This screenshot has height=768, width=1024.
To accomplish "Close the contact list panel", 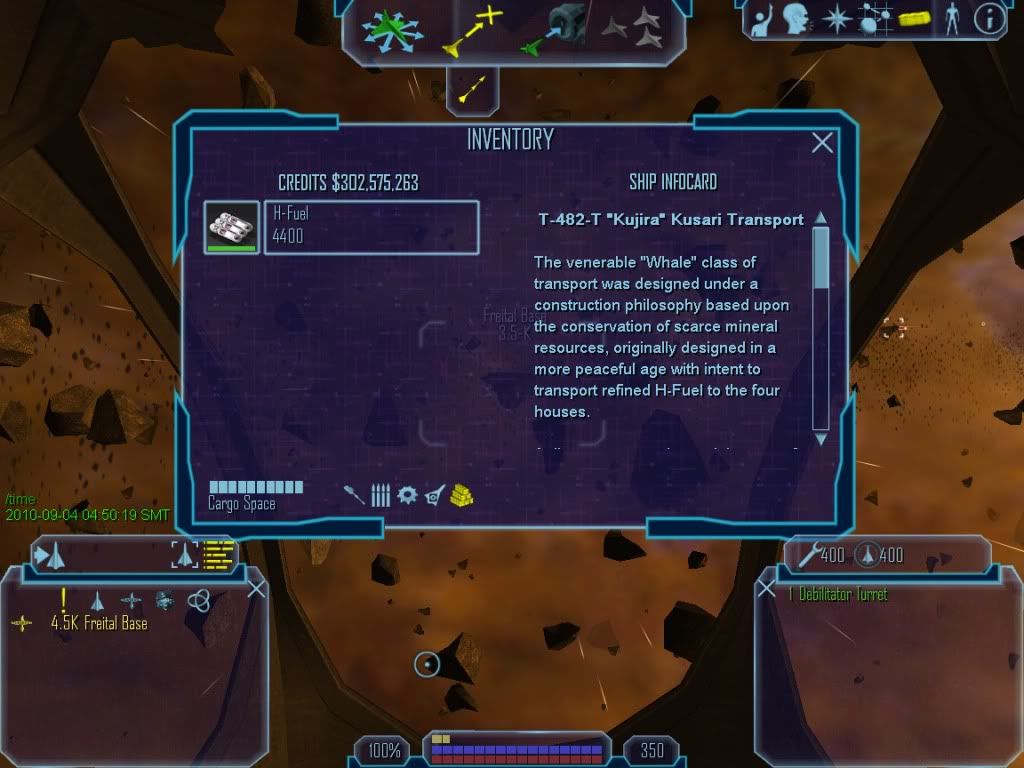I will [x=256, y=589].
